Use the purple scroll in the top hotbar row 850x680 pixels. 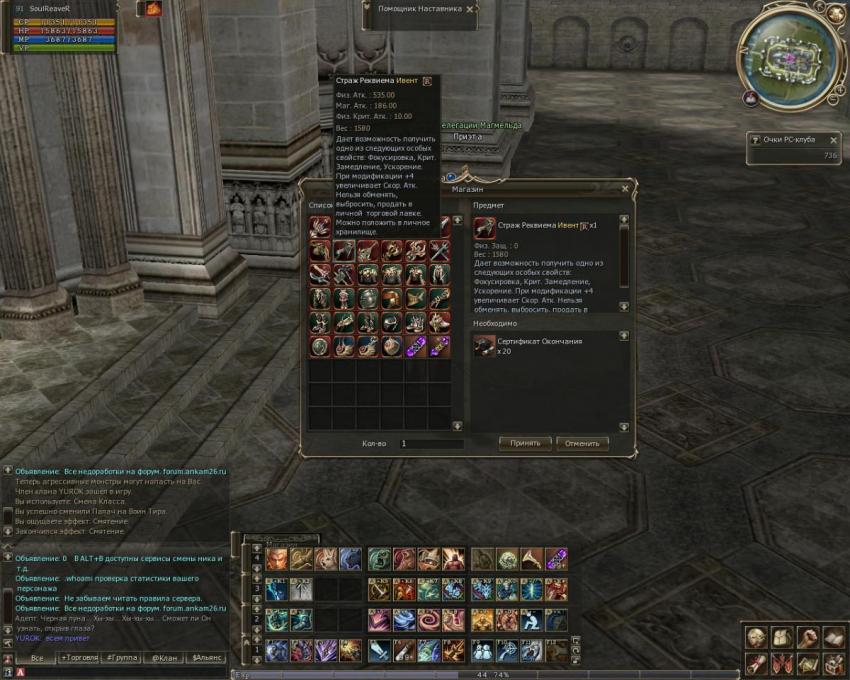click(x=556, y=559)
